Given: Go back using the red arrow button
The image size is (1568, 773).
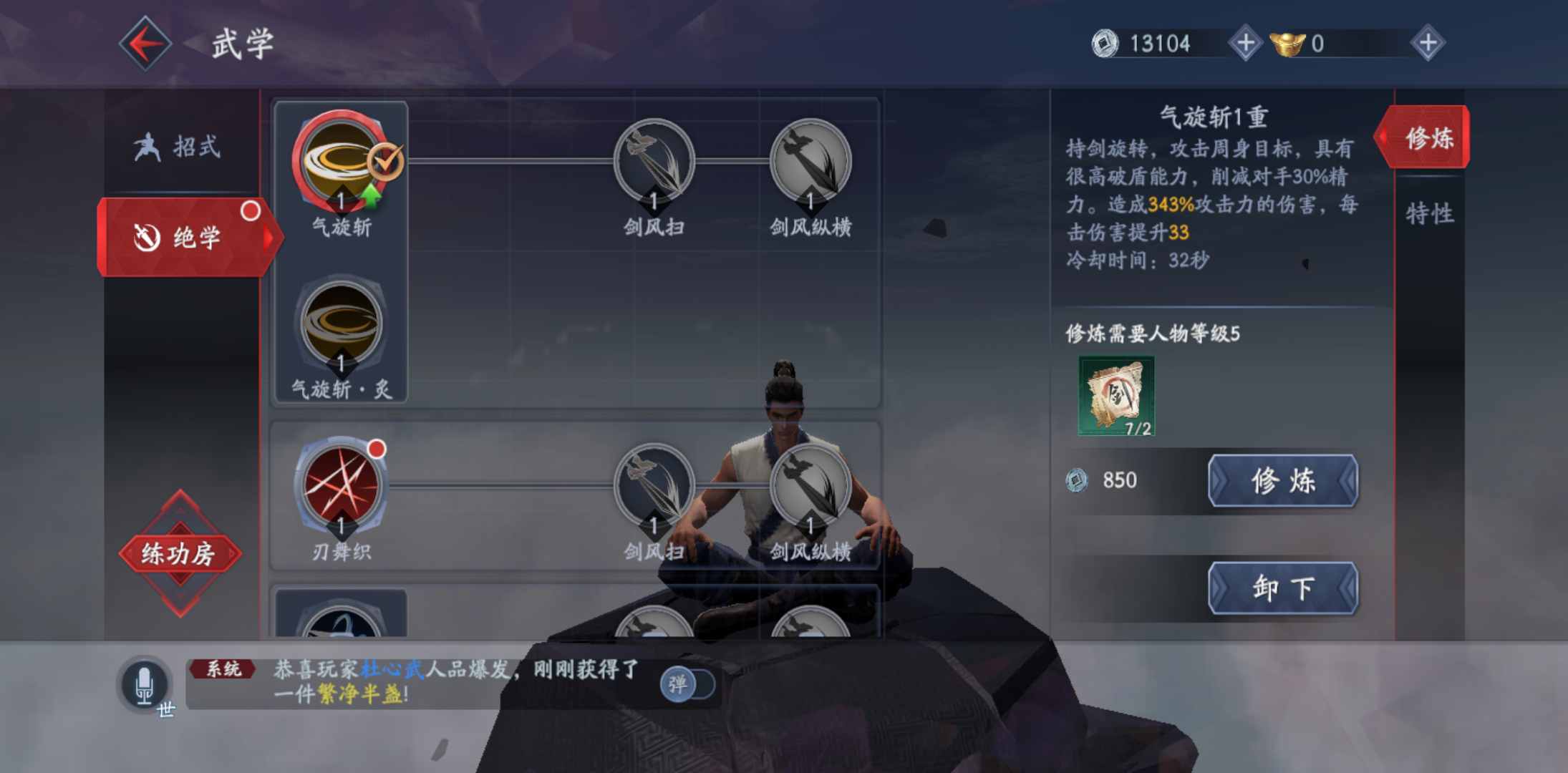Looking at the screenshot, I should tap(145, 44).
